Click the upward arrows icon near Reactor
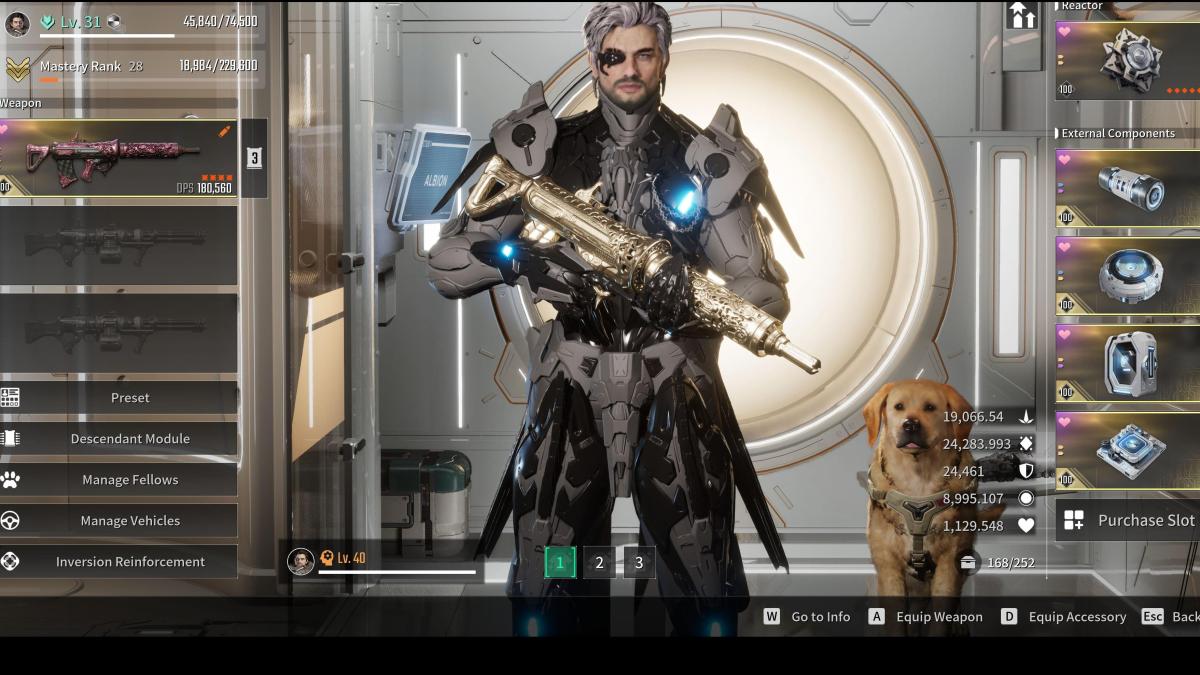 [1022, 16]
